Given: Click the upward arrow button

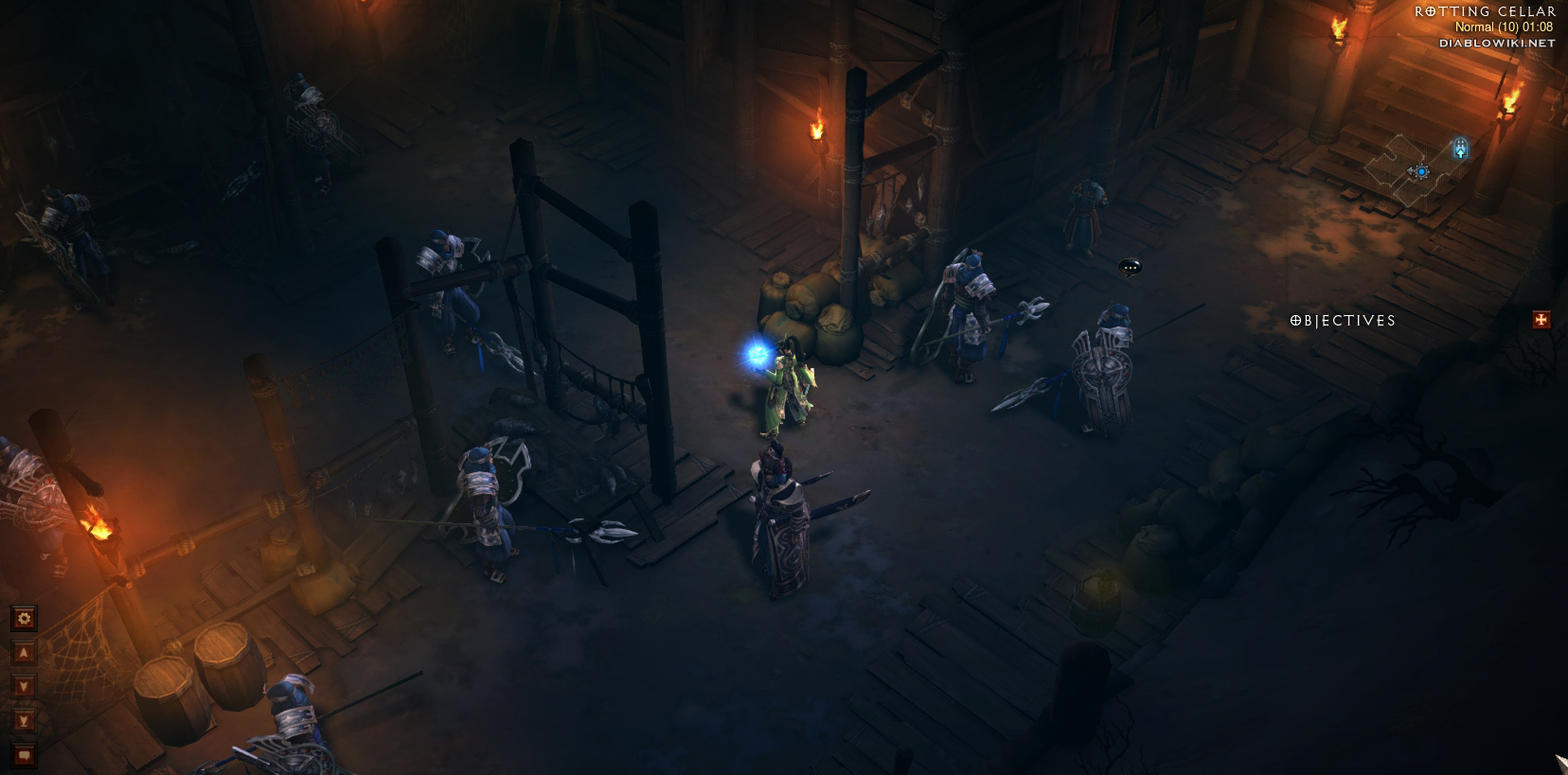Looking at the screenshot, I should coord(24,653).
